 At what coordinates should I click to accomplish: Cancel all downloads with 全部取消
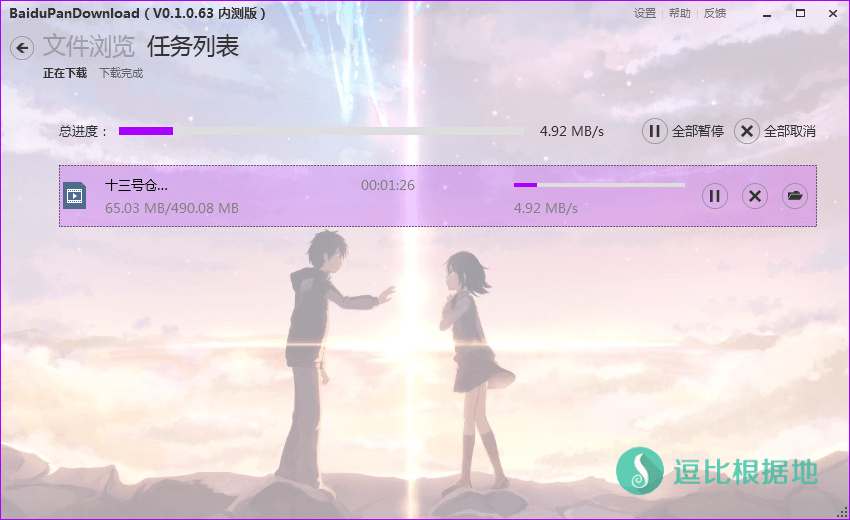pos(775,131)
